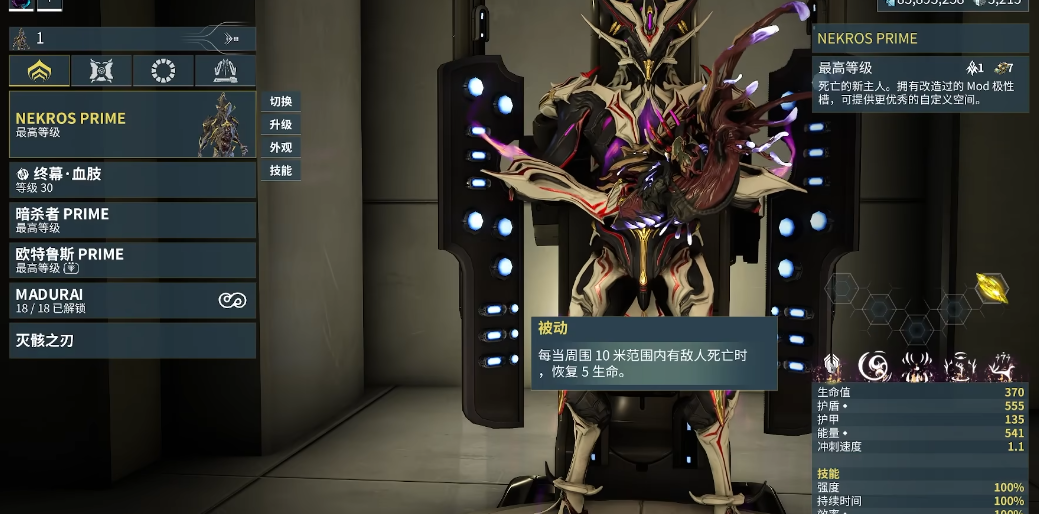Choose the 暗杀者 PRIME weapon slot
1039x514 pixels.
[132, 219]
